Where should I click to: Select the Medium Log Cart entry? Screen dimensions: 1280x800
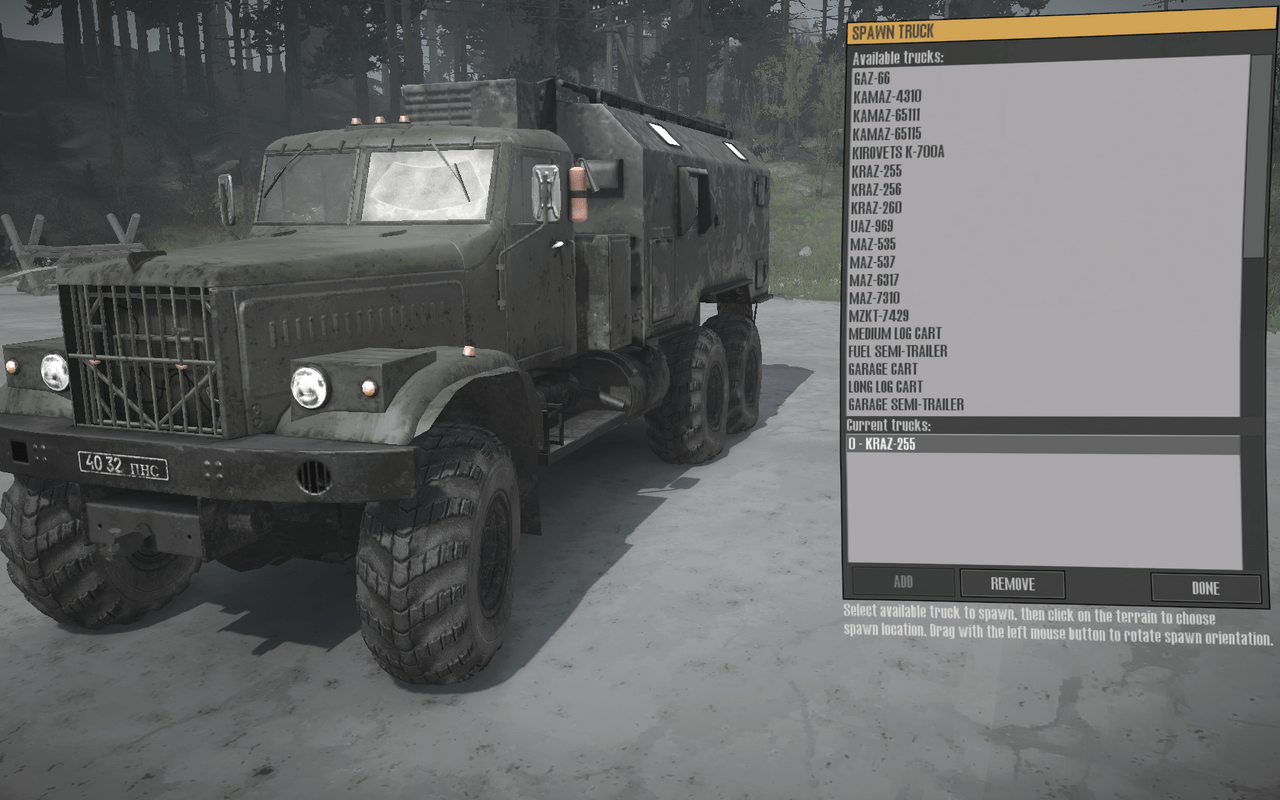895,333
